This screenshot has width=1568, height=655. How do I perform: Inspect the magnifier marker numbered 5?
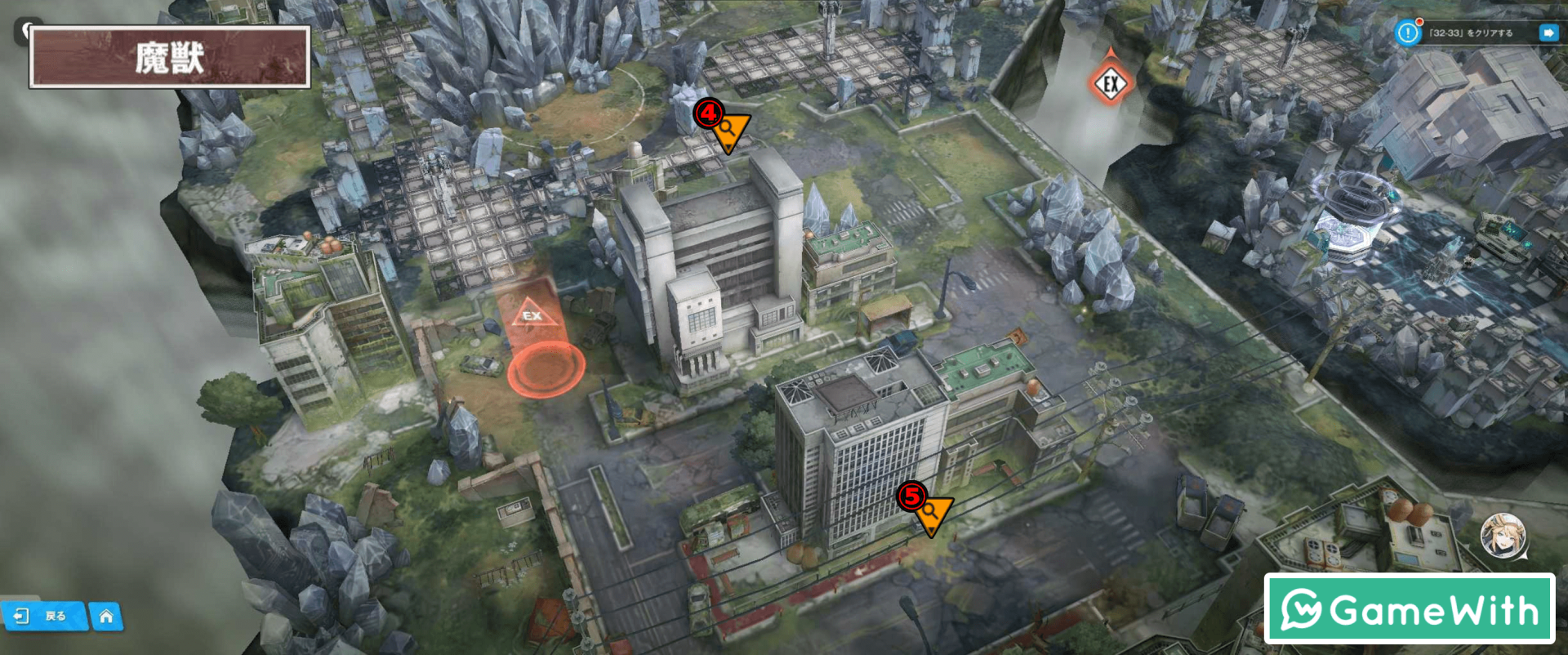(931, 512)
